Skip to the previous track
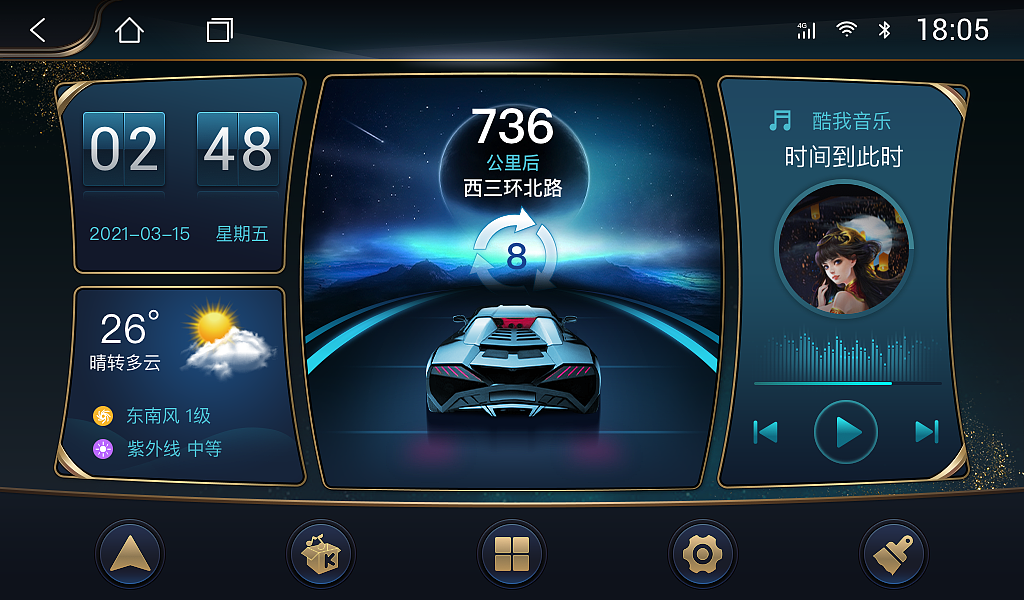This screenshot has width=1024, height=600. point(765,432)
